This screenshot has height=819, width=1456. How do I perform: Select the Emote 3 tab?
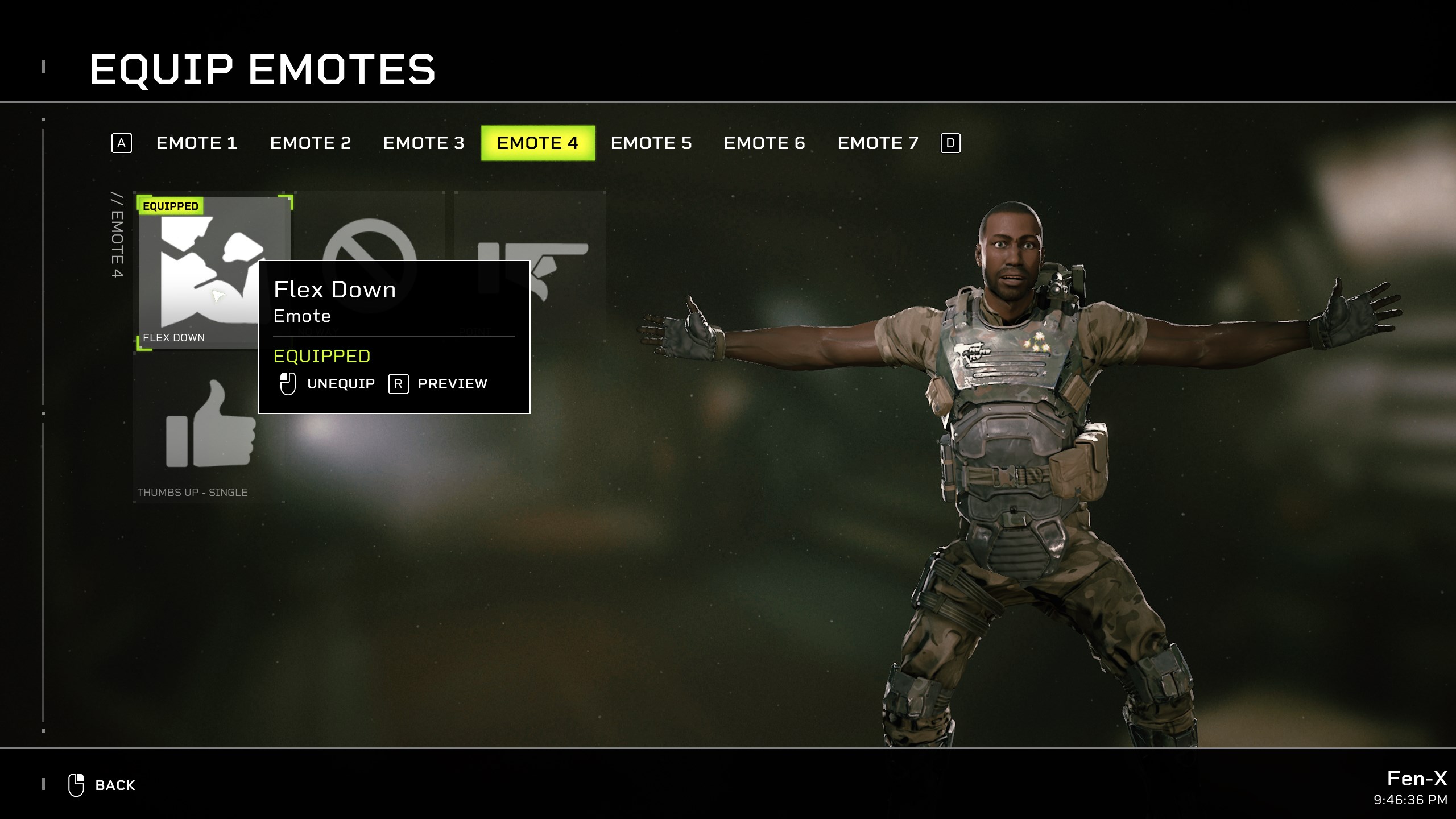tap(424, 143)
